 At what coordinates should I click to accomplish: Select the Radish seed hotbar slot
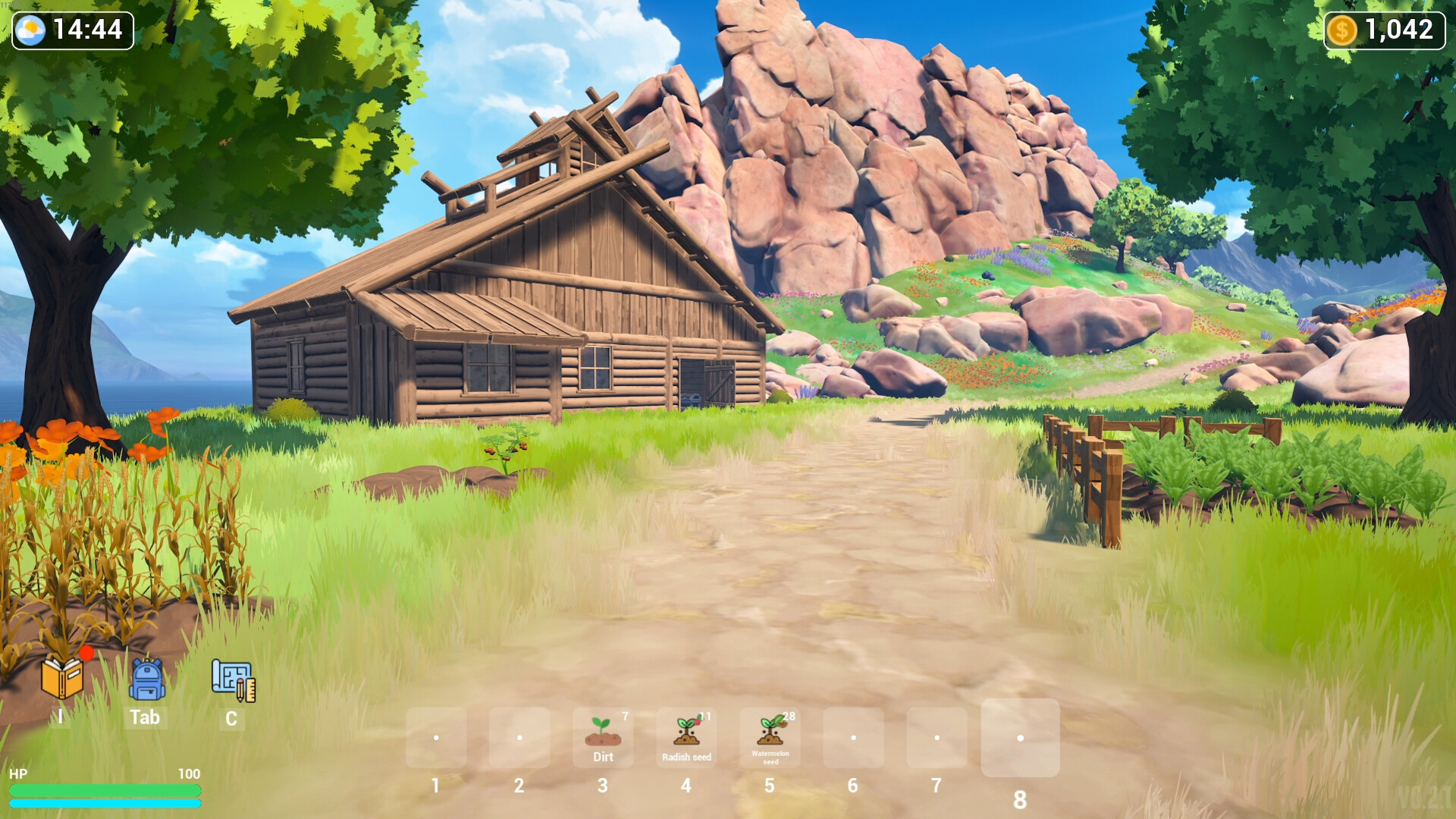[x=686, y=737]
